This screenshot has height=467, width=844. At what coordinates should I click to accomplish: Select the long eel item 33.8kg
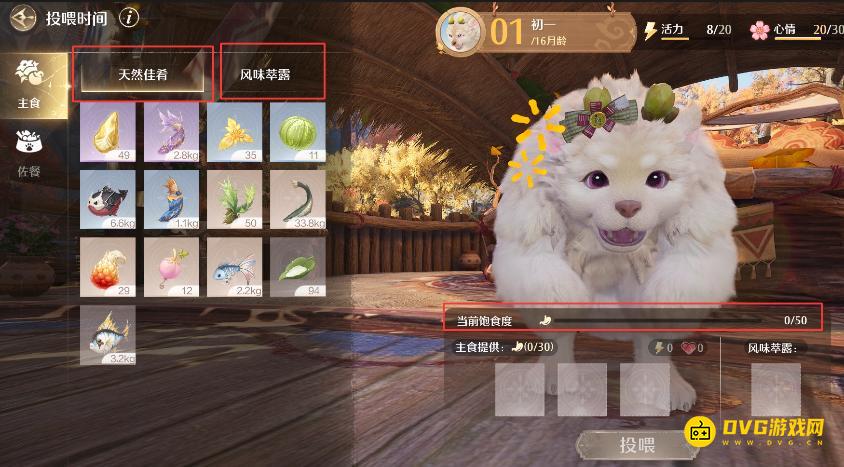[x=297, y=199]
